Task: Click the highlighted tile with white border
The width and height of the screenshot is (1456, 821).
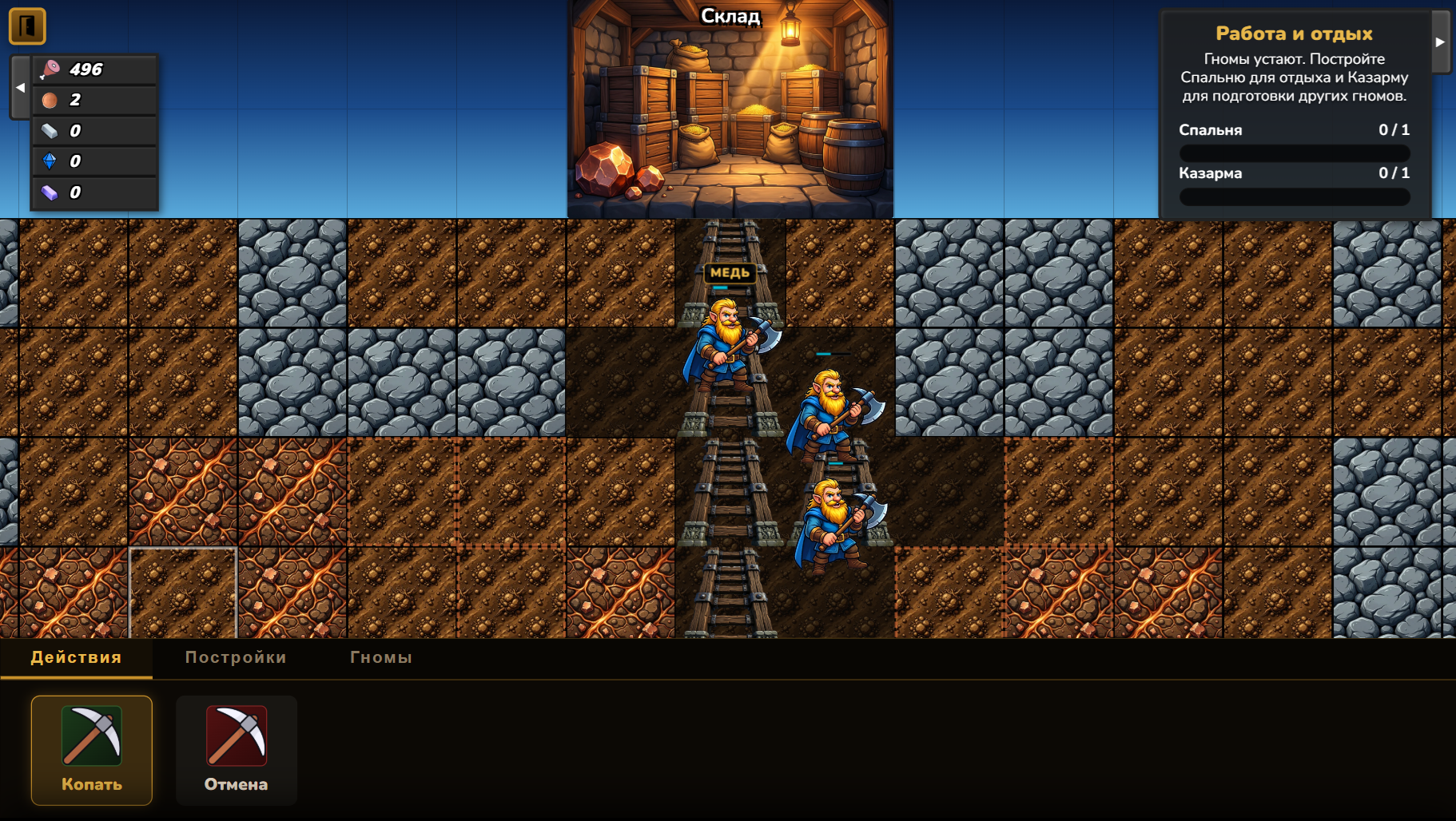Action: click(182, 593)
